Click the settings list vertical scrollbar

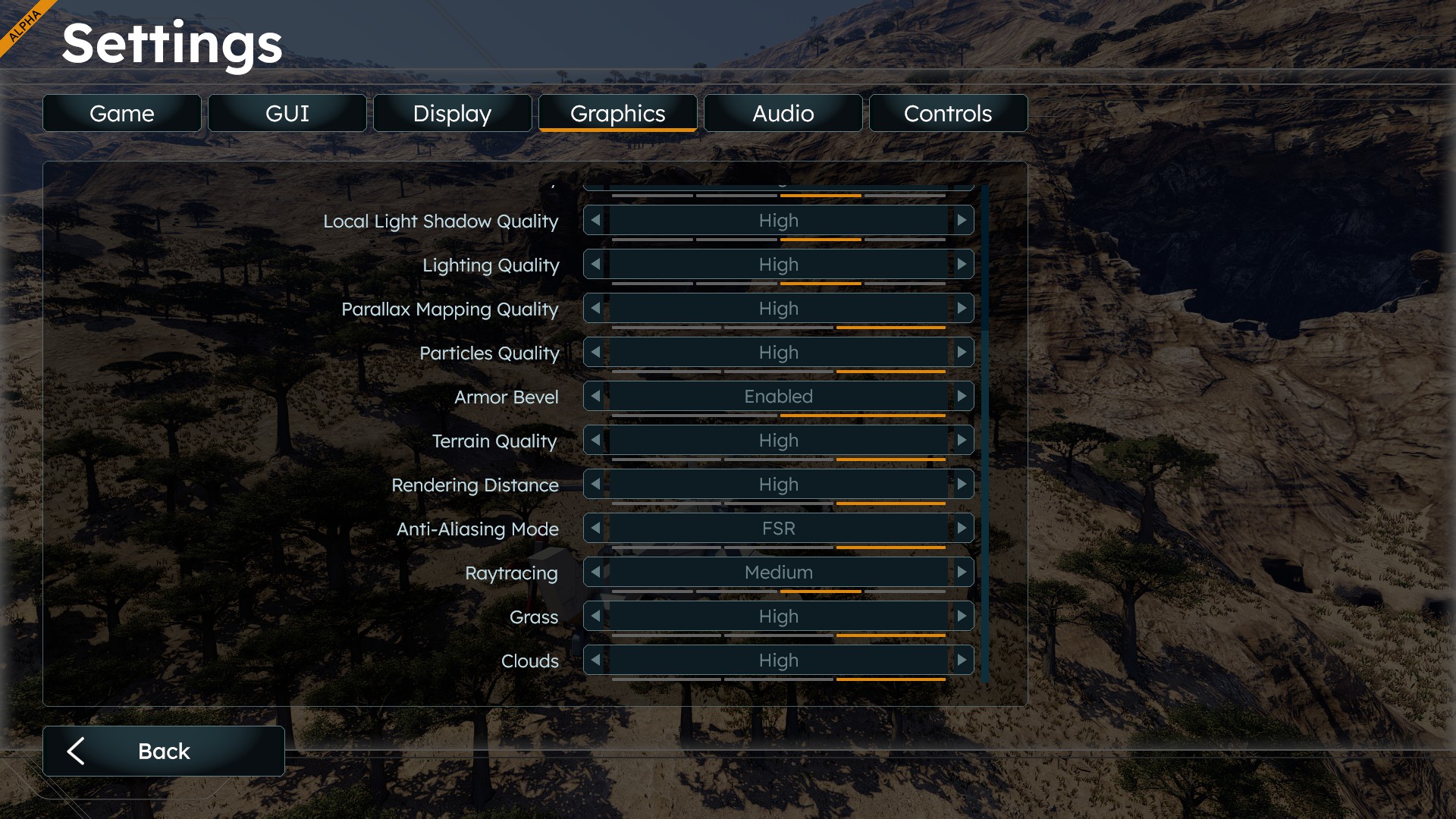[984, 432]
